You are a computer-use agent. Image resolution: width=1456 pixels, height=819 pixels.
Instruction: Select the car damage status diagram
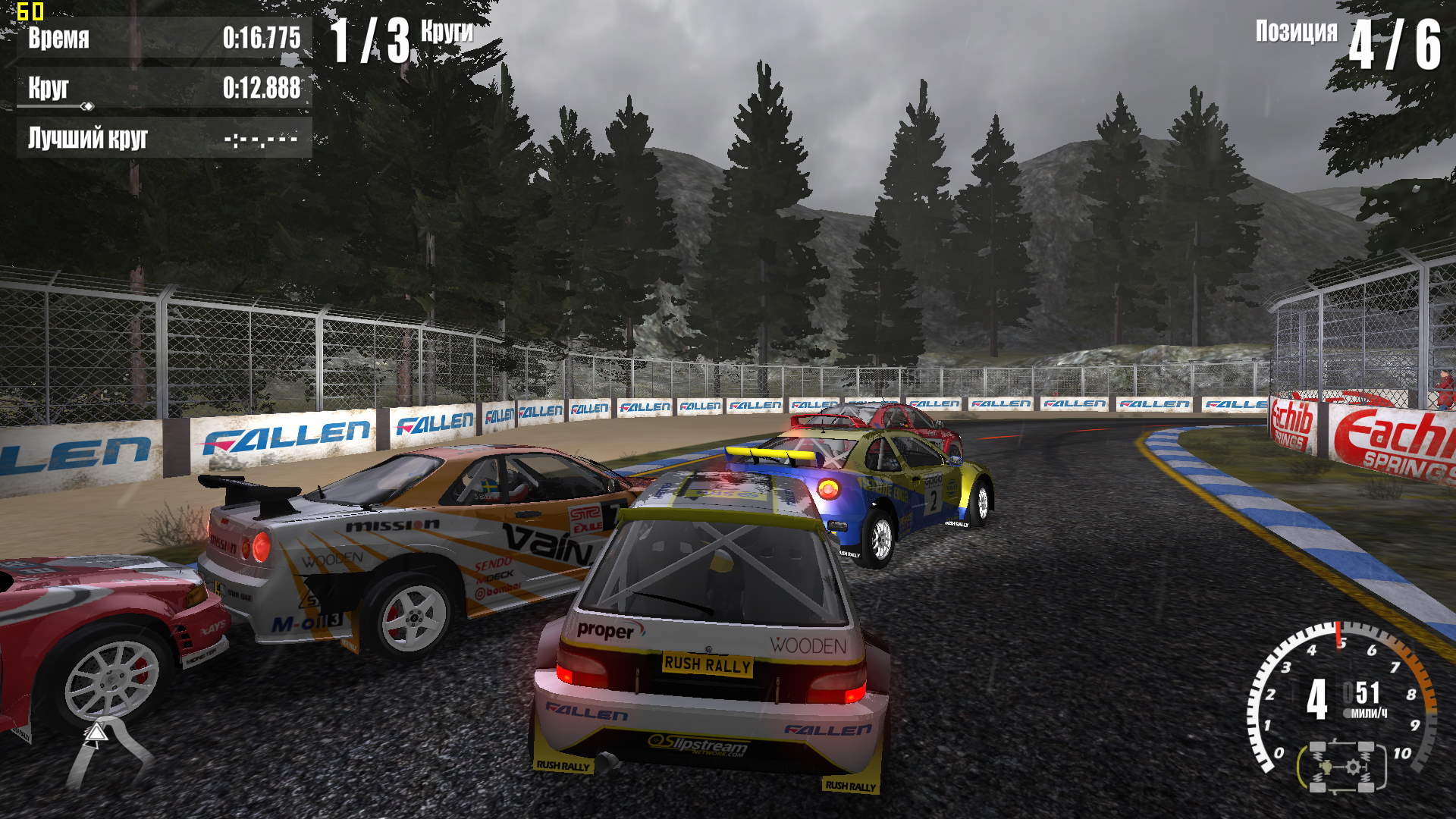coord(1341,767)
